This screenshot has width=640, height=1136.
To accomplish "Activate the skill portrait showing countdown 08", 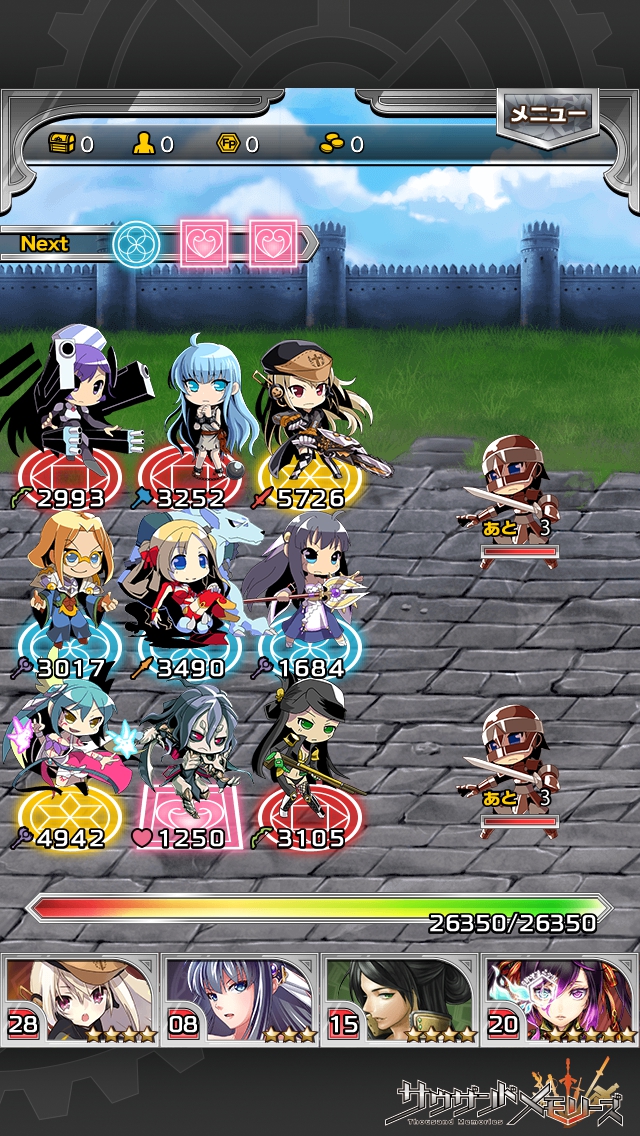I will point(240,999).
